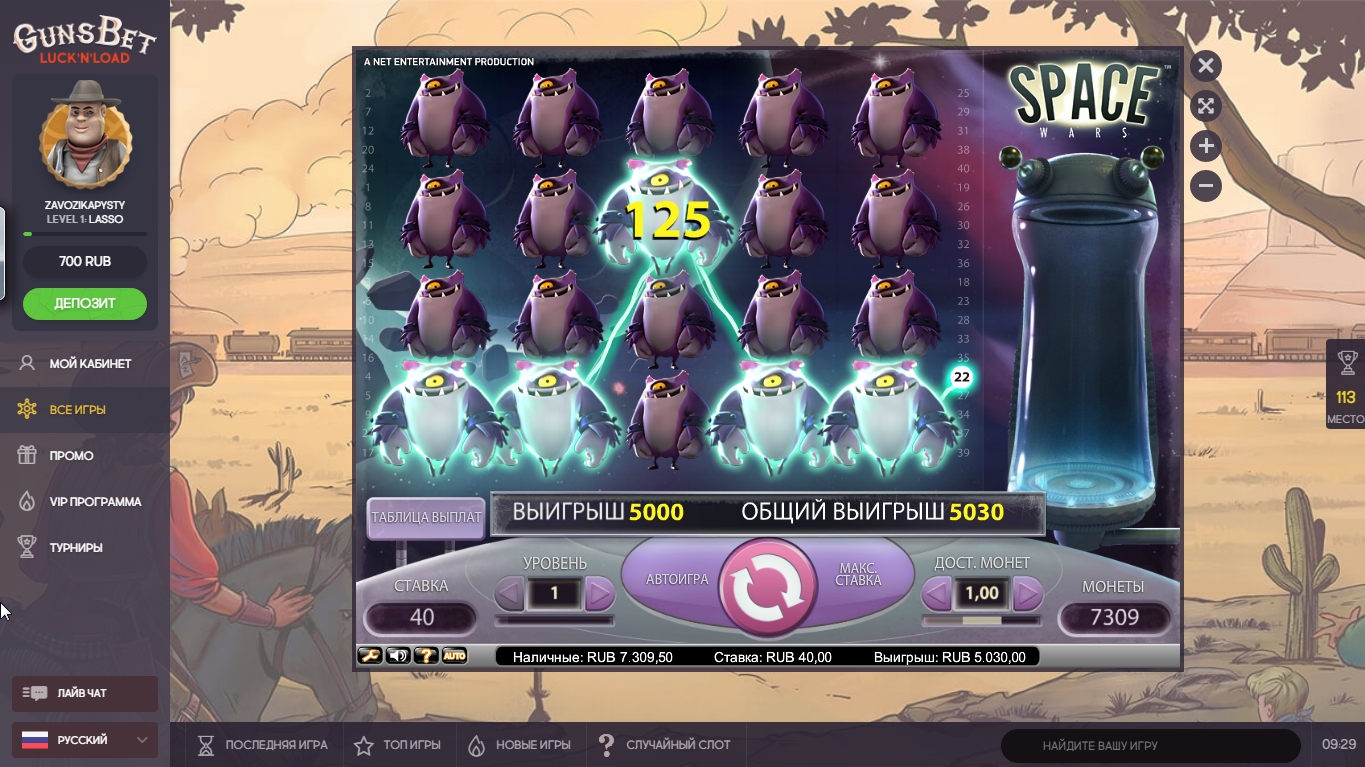The height and width of the screenshot is (767, 1365).
Task: Open the wrench game settings
Action: (x=369, y=656)
